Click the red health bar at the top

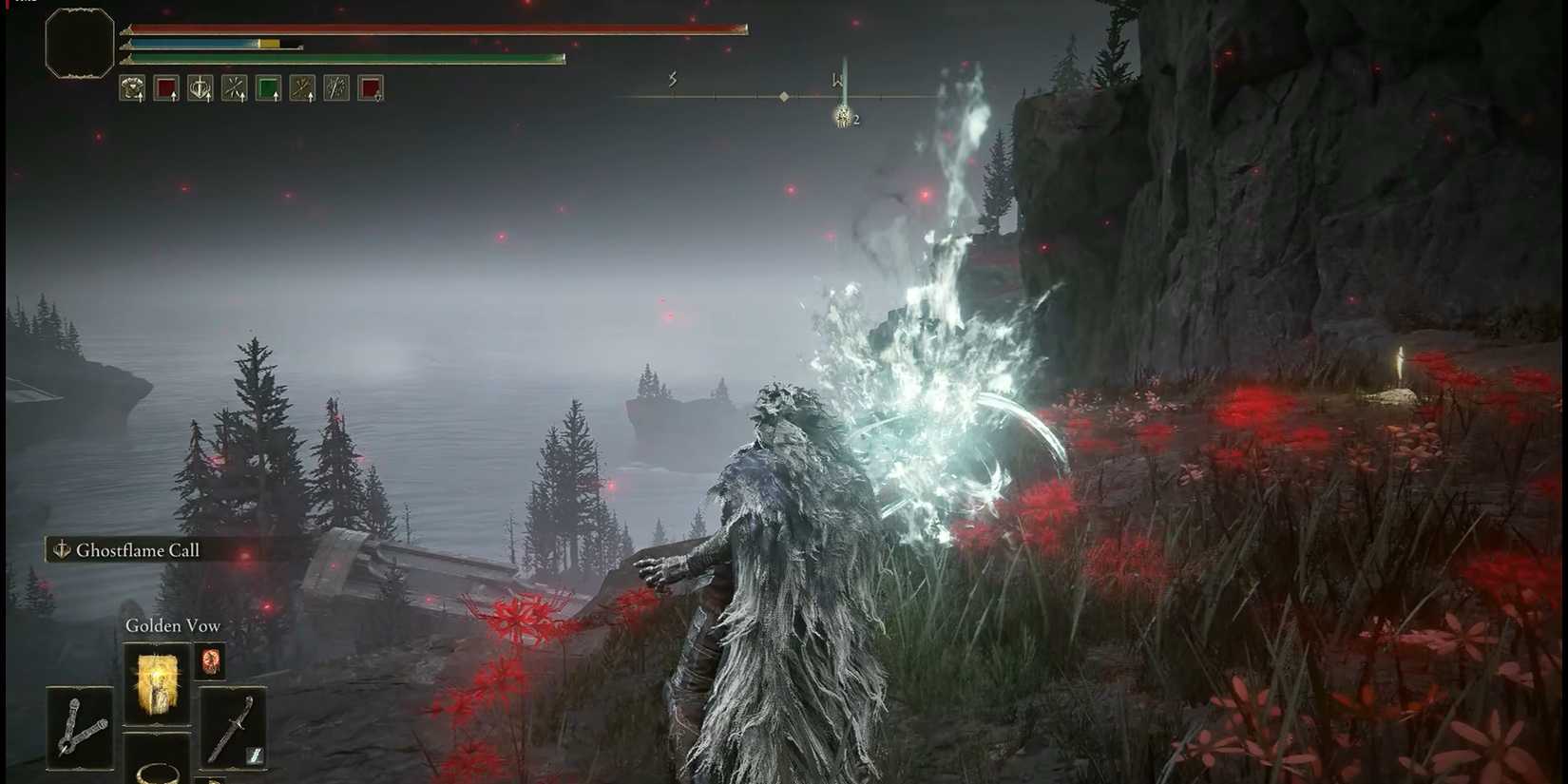[428, 29]
